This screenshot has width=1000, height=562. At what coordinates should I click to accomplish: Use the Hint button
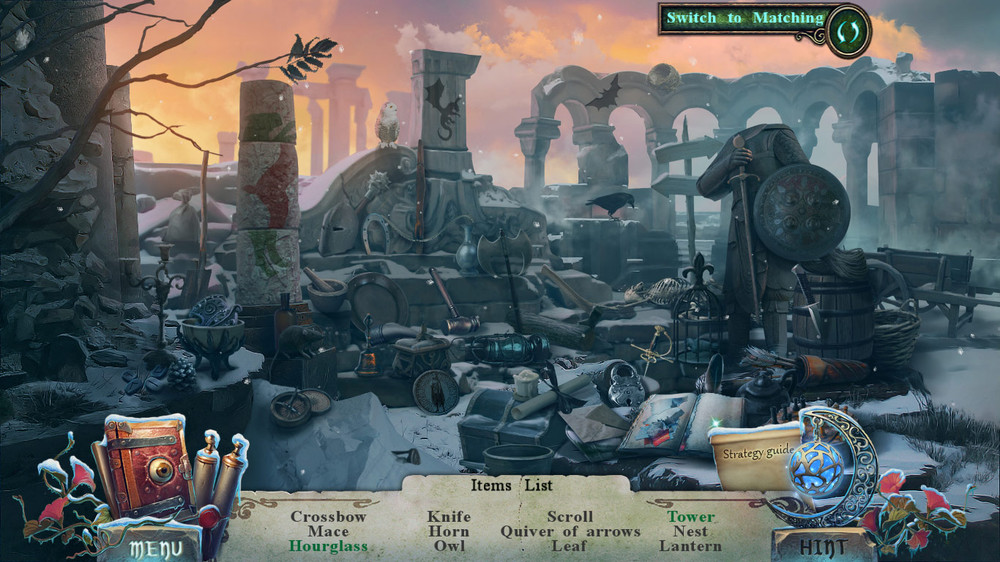coord(823,546)
